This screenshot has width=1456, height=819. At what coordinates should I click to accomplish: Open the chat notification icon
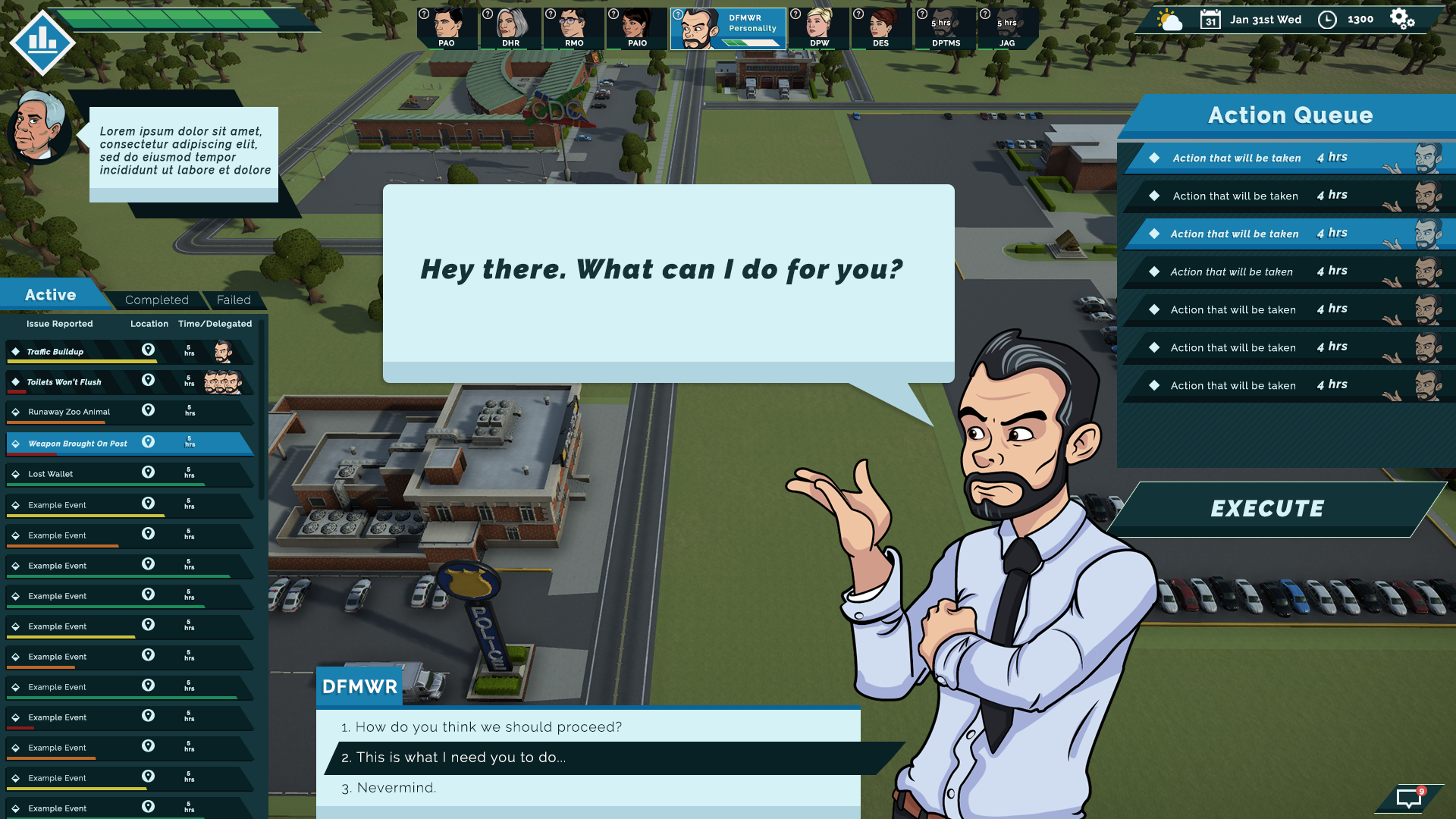tap(1409, 798)
